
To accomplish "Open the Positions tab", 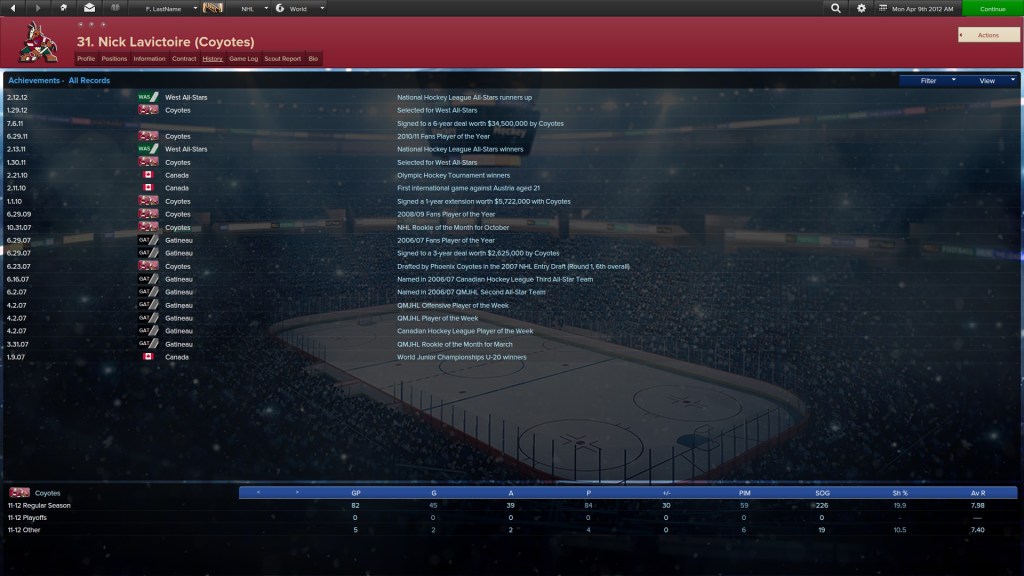I will click(114, 59).
